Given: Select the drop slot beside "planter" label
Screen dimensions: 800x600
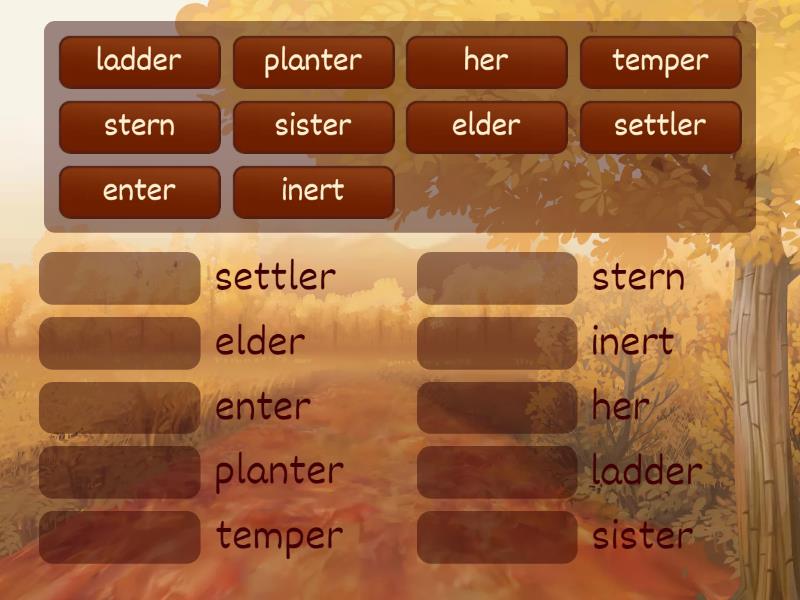Looking at the screenshot, I should (120, 472).
